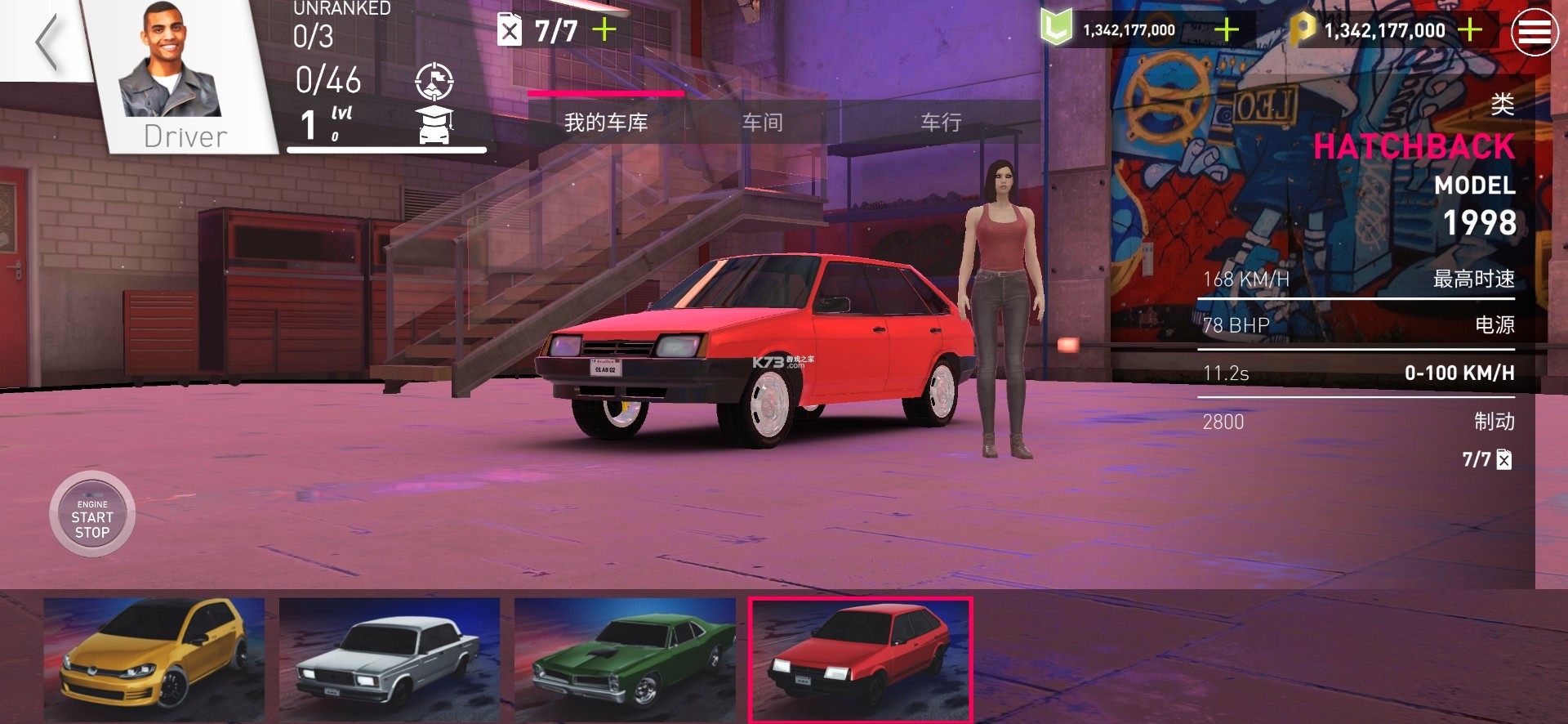Open the hamburger menu
This screenshot has width=1568, height=724.
point(1534,33)
